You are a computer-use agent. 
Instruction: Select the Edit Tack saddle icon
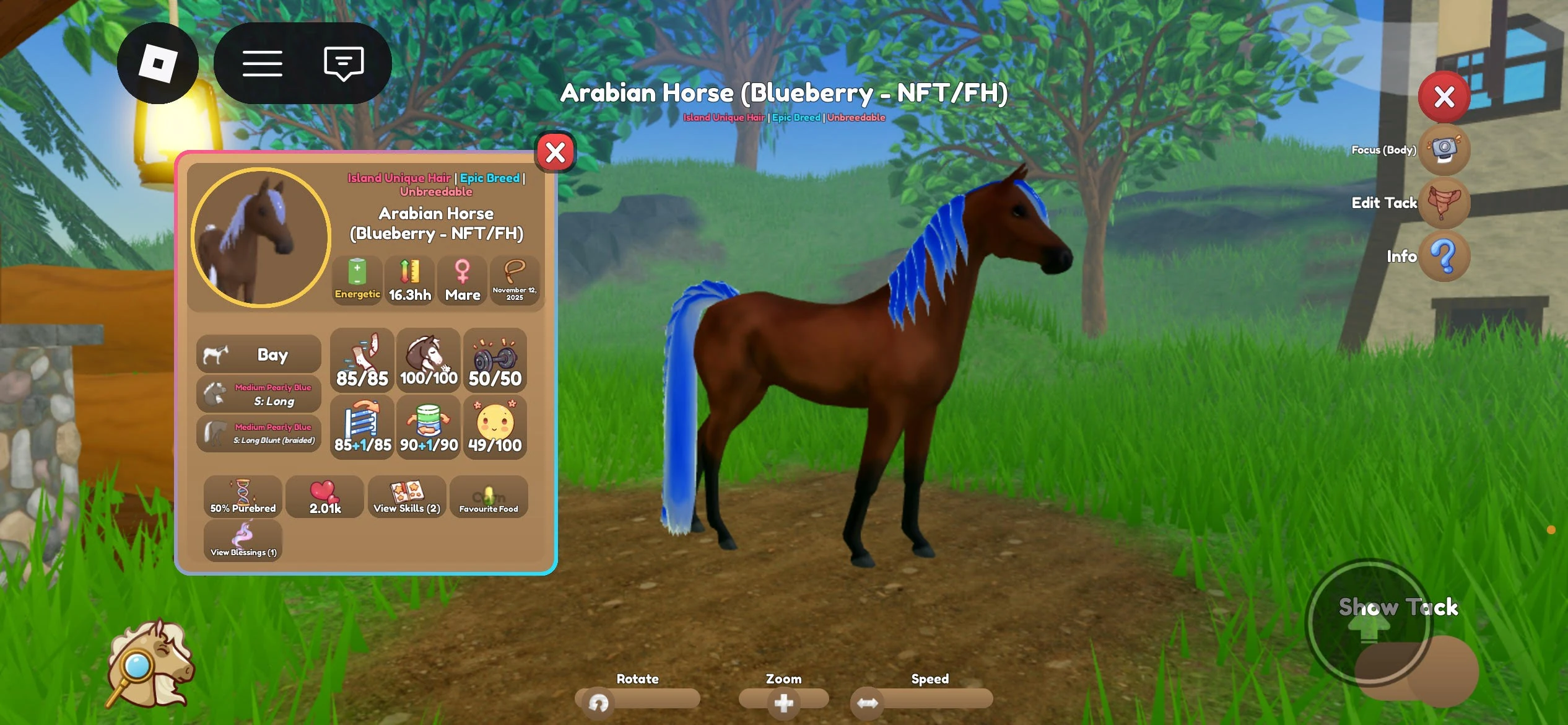(1444, 203)
